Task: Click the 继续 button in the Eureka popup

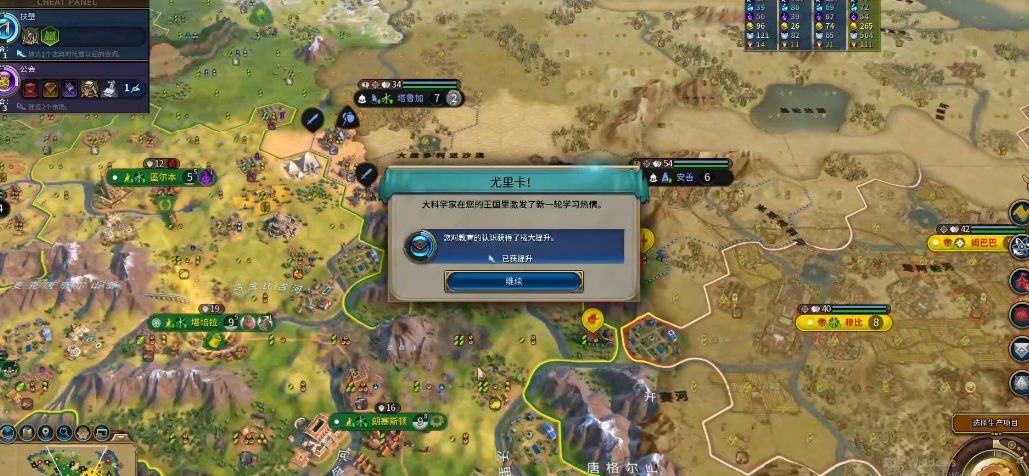Action: (x=514, y=282)
